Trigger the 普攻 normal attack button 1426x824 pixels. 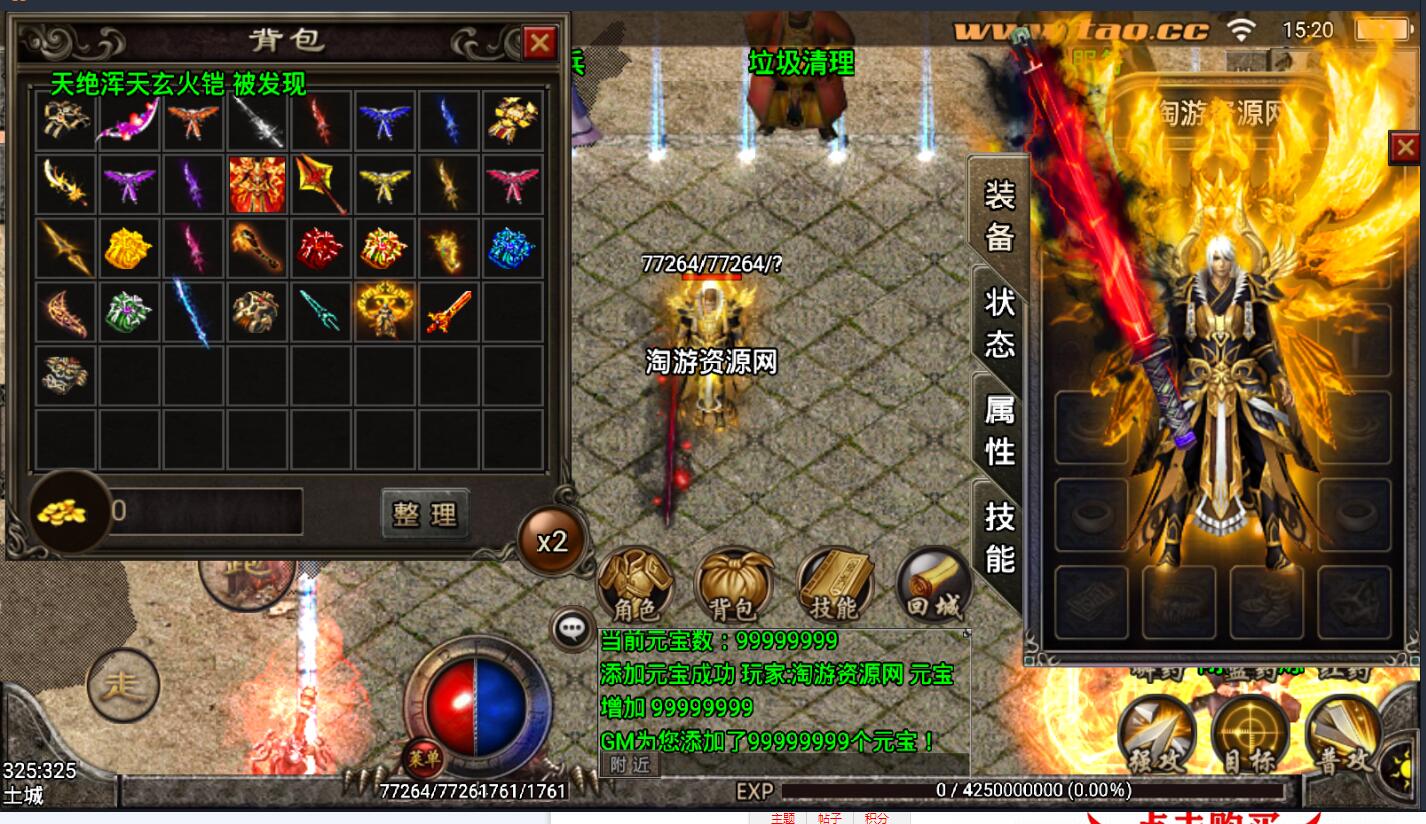(x=1343, y=735)
